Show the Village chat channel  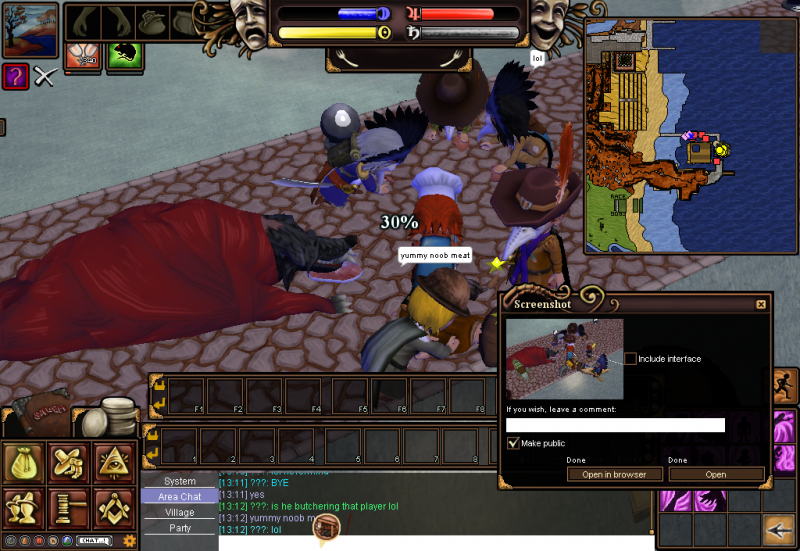pyautogui.click(x=180, y=512)
